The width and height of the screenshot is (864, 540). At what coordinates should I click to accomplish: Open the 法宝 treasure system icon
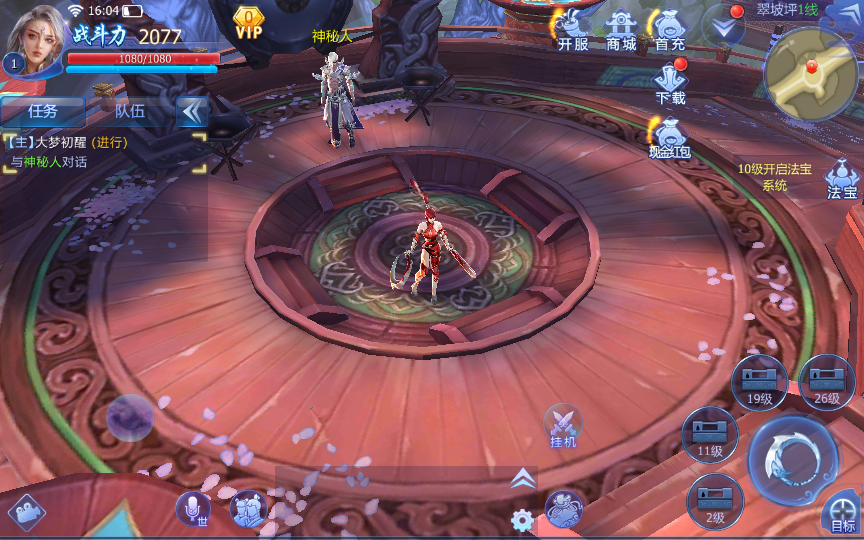842,180
